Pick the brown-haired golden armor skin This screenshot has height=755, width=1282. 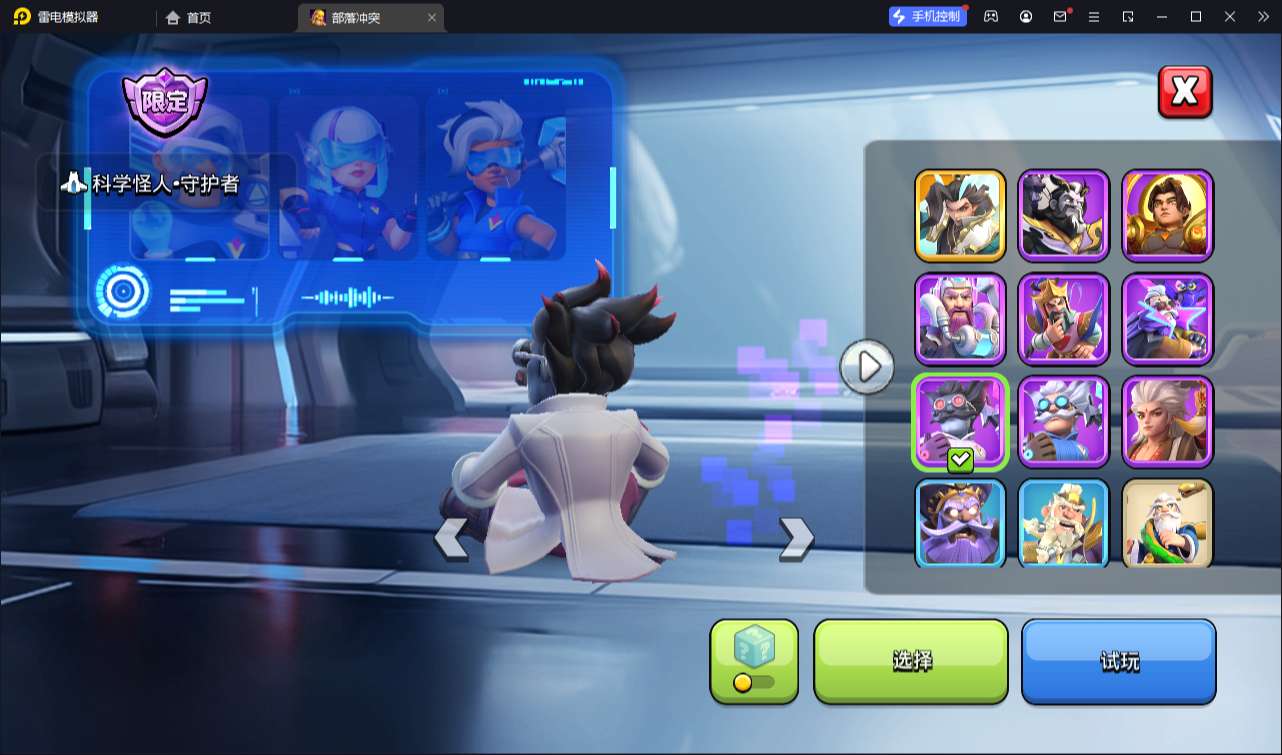[1167, 216]
